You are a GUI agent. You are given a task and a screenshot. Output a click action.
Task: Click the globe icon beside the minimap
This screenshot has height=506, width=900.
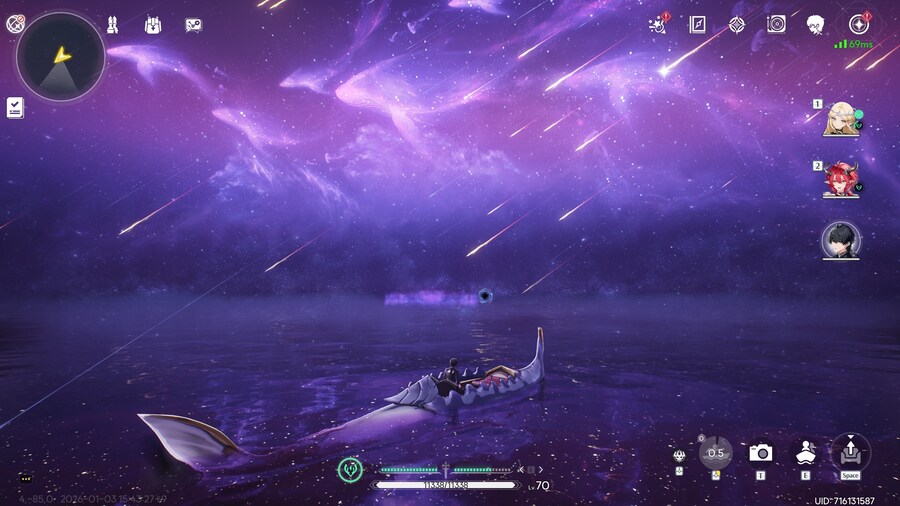pos(15,24)
